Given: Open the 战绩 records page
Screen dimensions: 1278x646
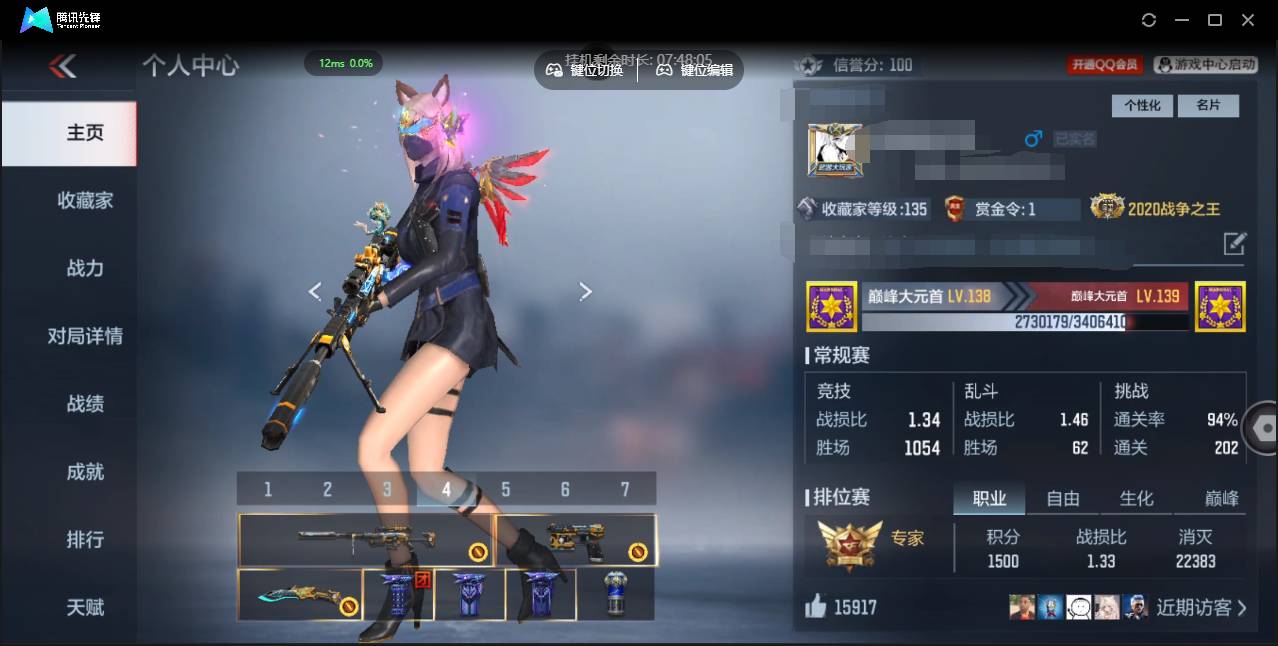Looking at the screenshot, I should [x=85, y=404].
